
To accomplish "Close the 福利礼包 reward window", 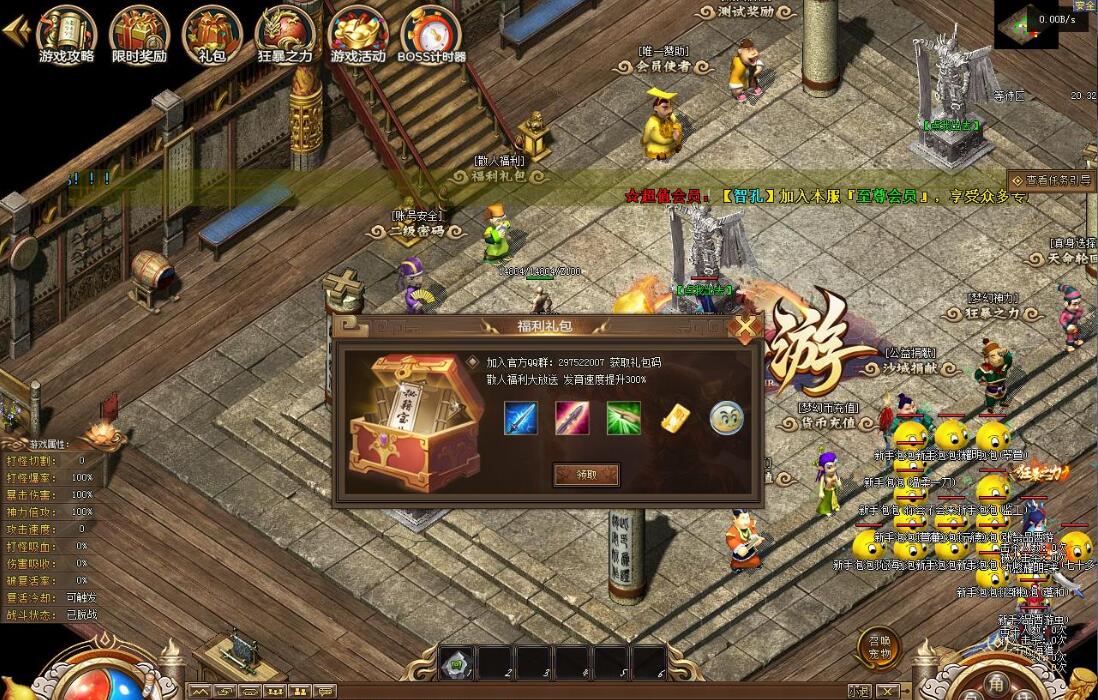I will point(745,327).
